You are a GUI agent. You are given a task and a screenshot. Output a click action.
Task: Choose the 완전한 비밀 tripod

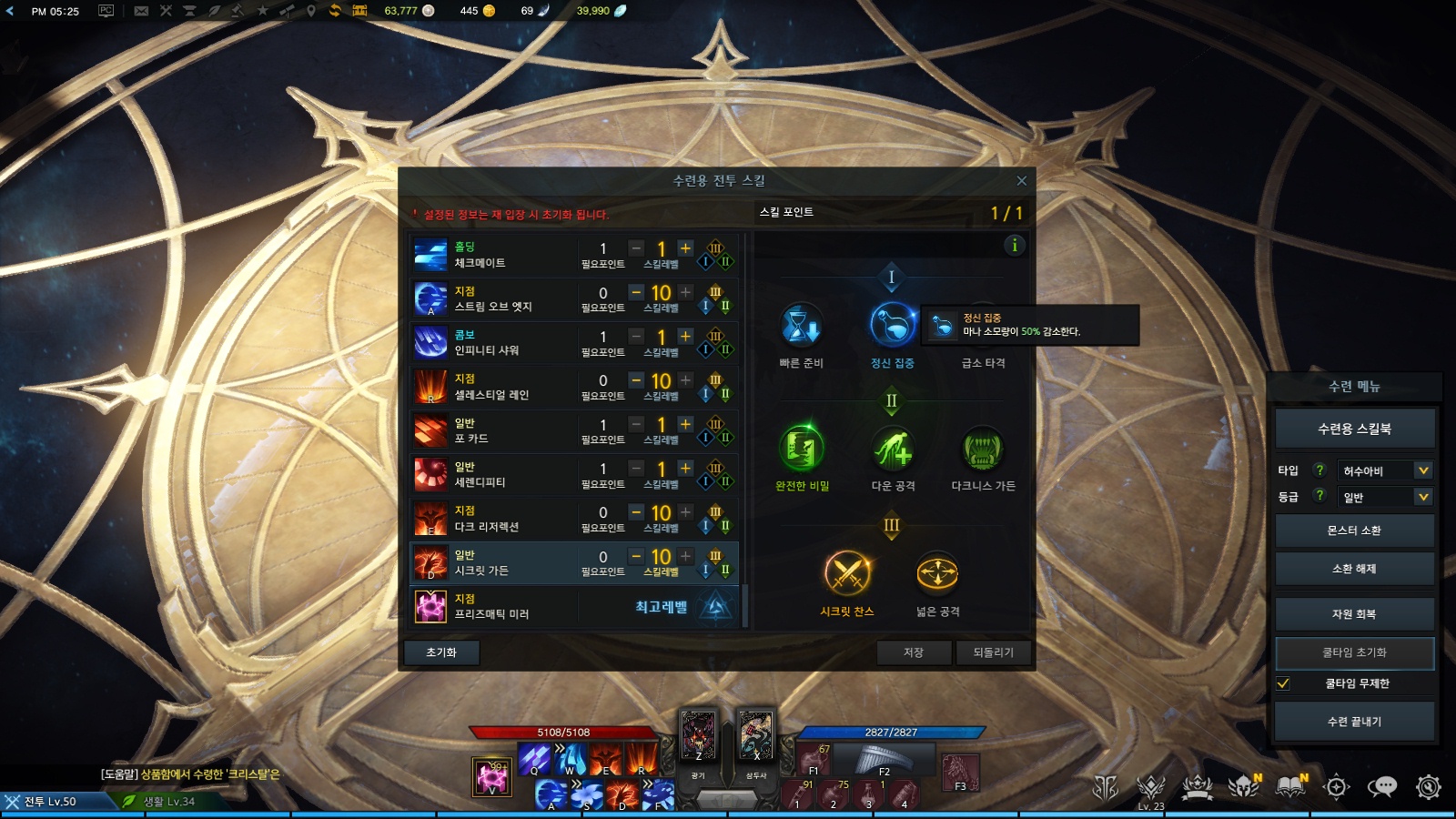[x=802, y=449]
